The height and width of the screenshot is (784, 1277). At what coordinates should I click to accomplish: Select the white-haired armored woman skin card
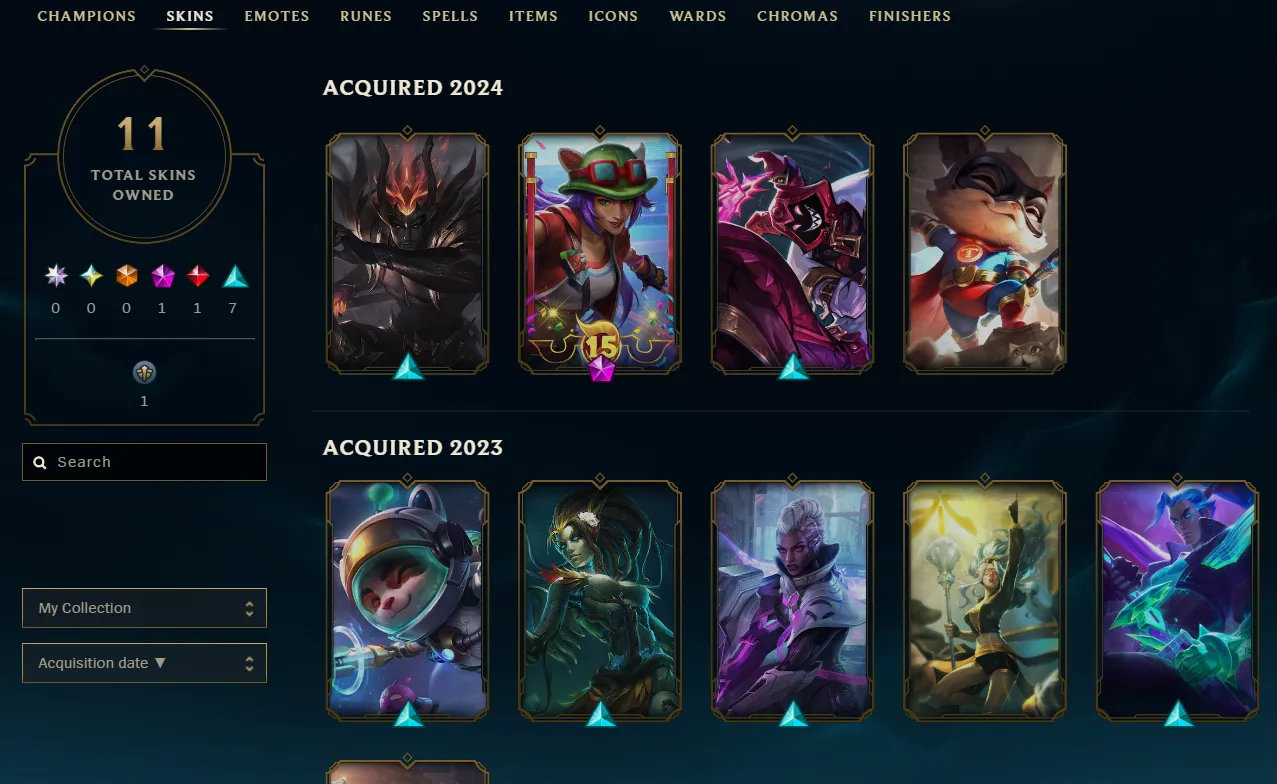792,598
